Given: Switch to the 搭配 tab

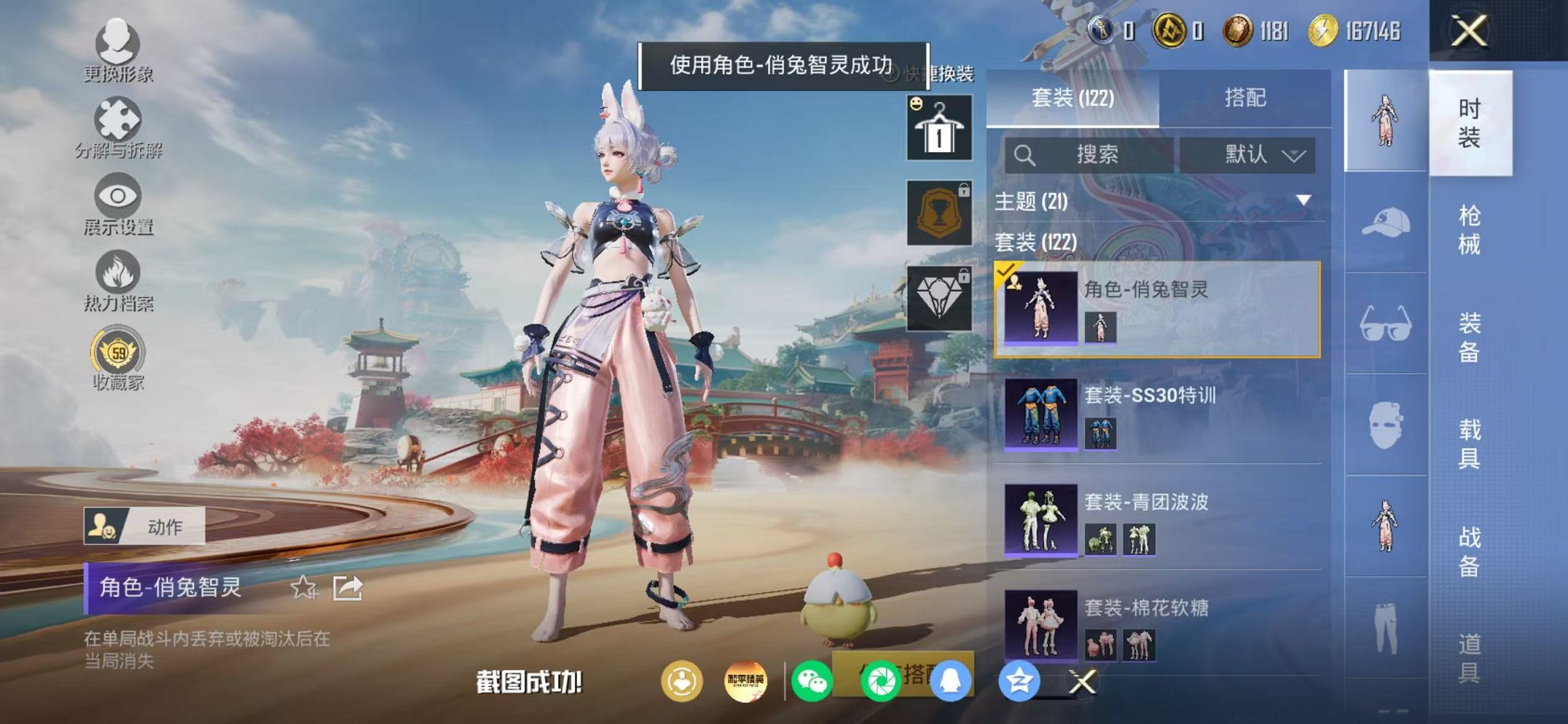Looking at the screenshot, I should (x=1246, y=98).
